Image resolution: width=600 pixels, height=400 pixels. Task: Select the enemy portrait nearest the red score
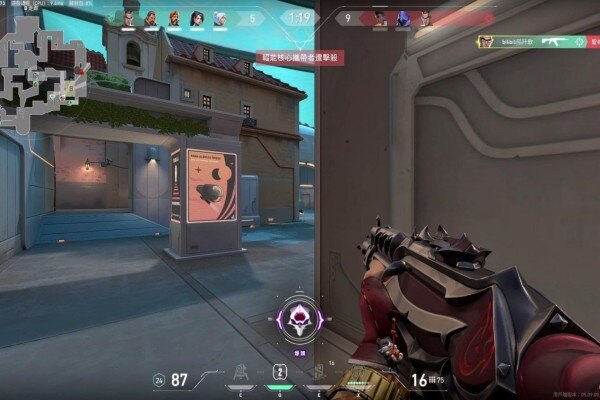[380, 18]
